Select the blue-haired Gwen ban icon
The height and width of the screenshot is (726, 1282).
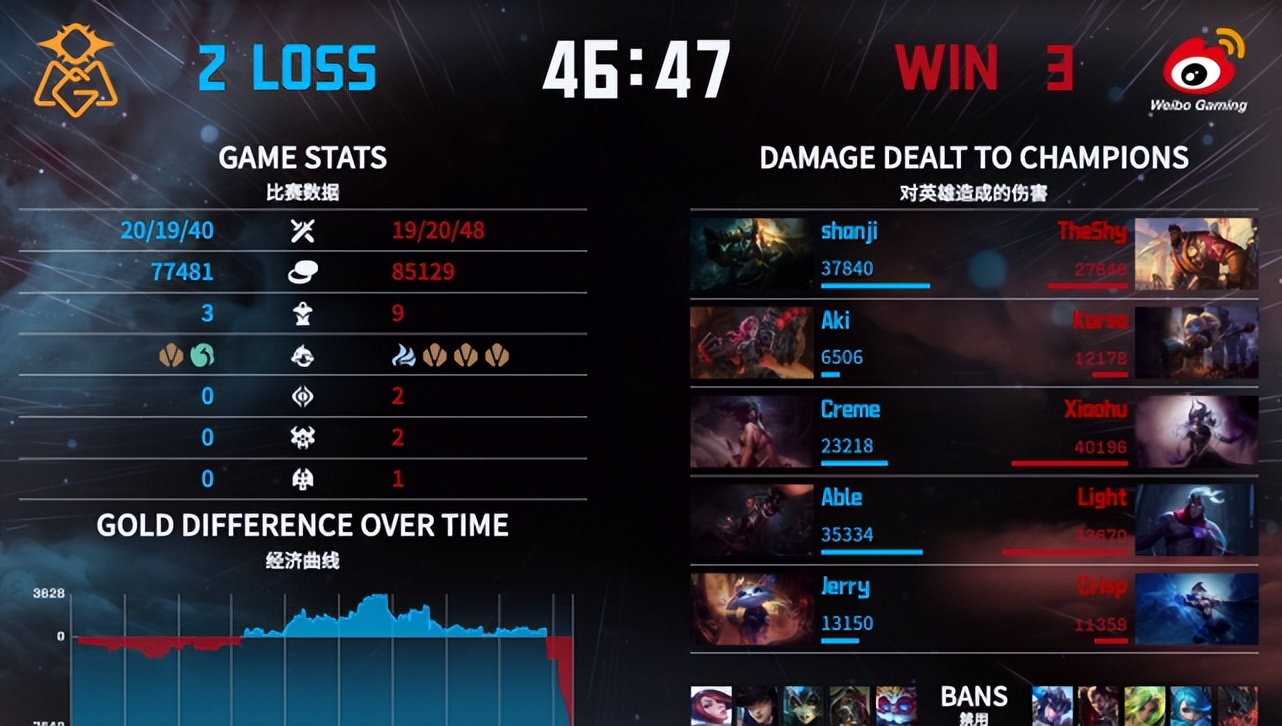(1191, 706)
